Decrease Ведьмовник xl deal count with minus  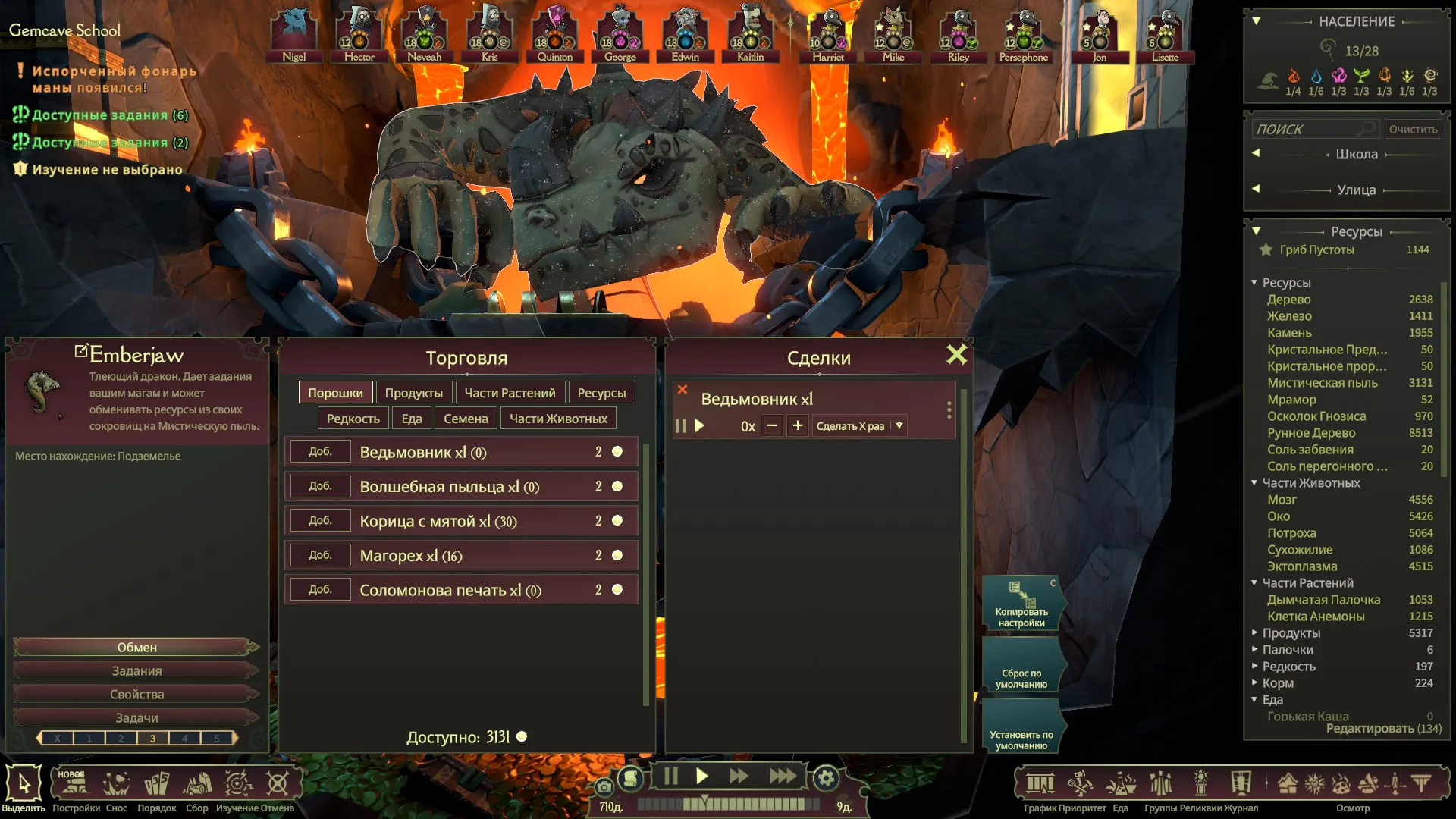coord(772,426)
